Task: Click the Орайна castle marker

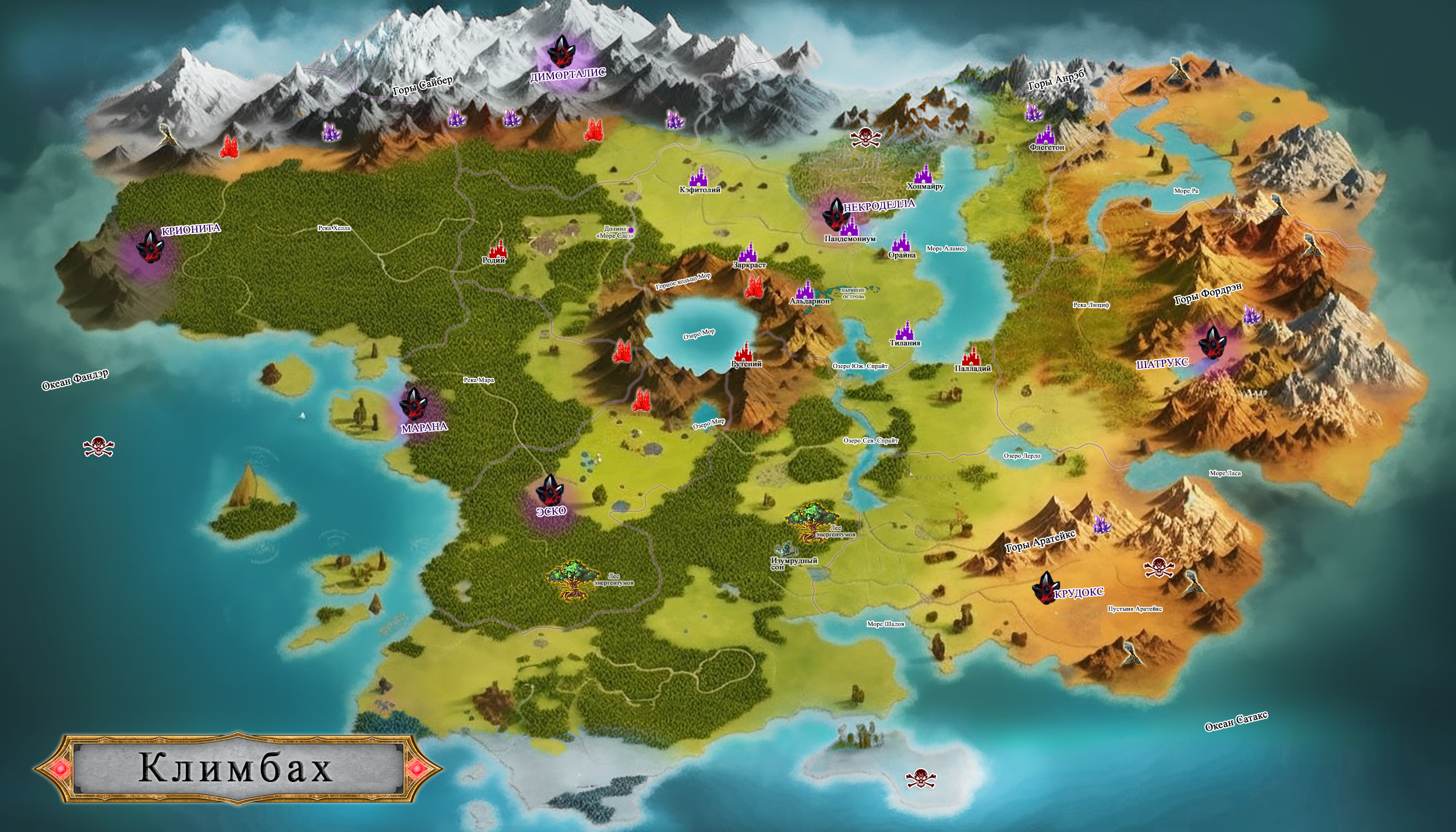Action: click(x=902, y=242)
